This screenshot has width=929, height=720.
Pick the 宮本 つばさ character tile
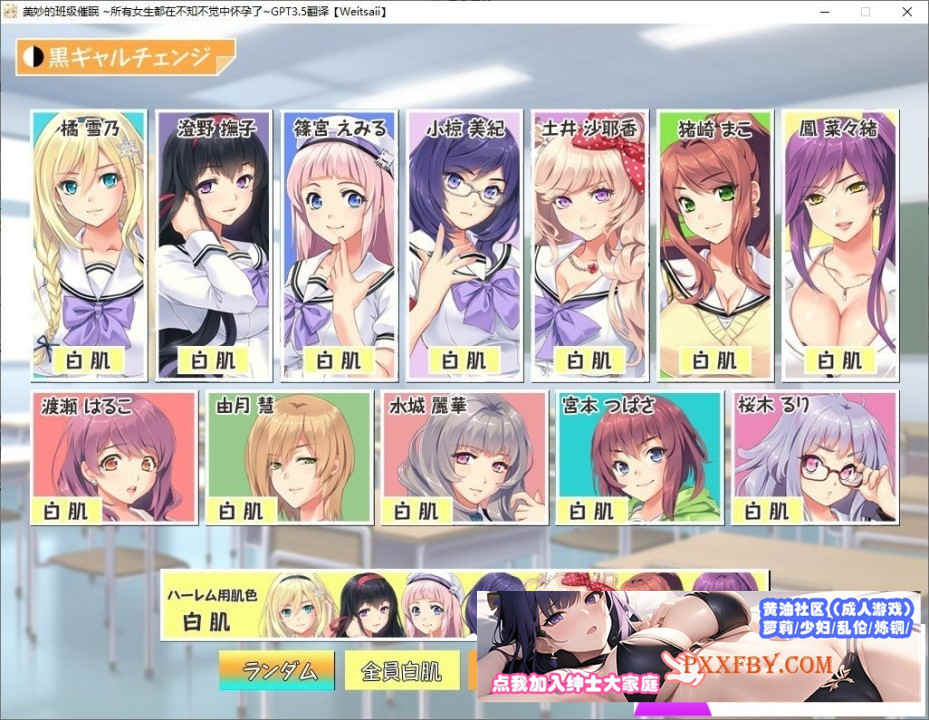pos(639,457)
